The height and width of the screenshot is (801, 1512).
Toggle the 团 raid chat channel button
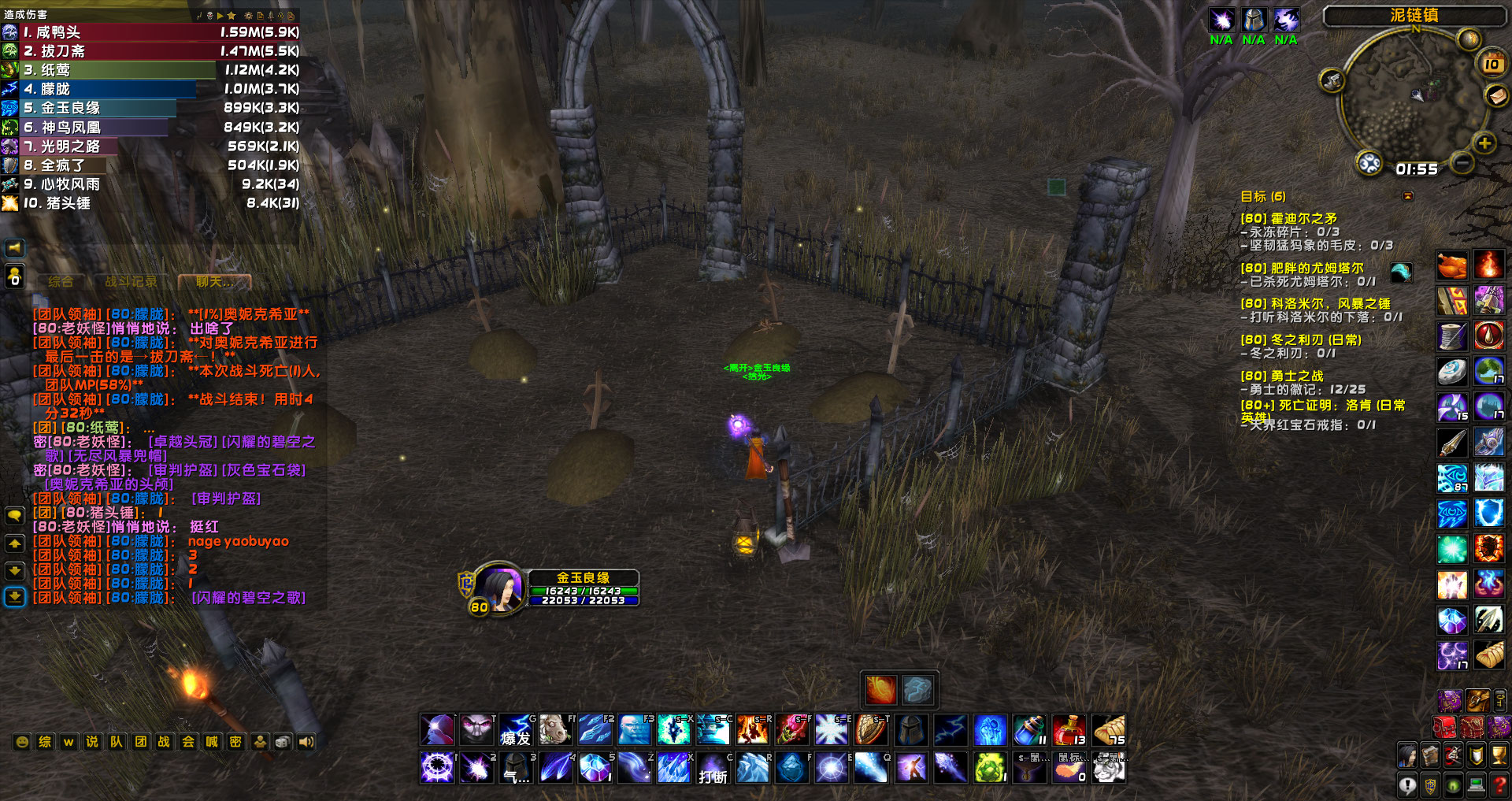140,741
